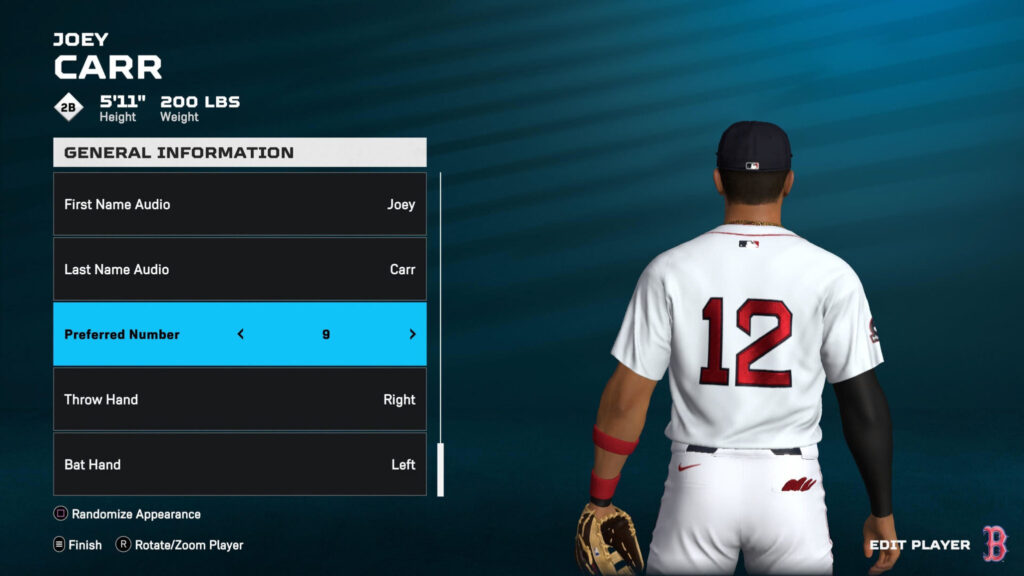Increase Preferred Number with right arrow
Screen dimensions: 1024x576
tap(412, 334)
